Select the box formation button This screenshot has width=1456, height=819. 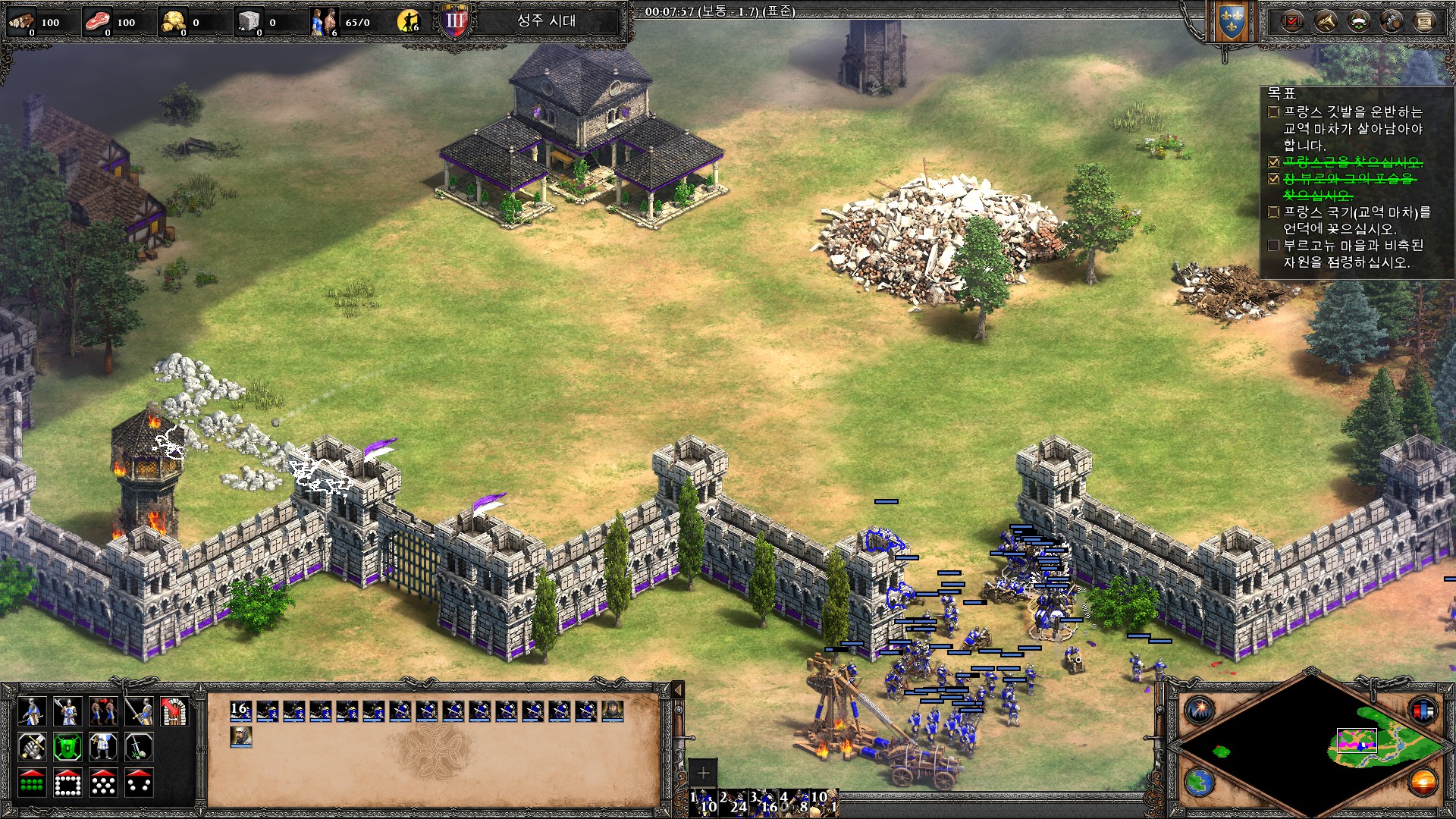click(x=67, y=783)
